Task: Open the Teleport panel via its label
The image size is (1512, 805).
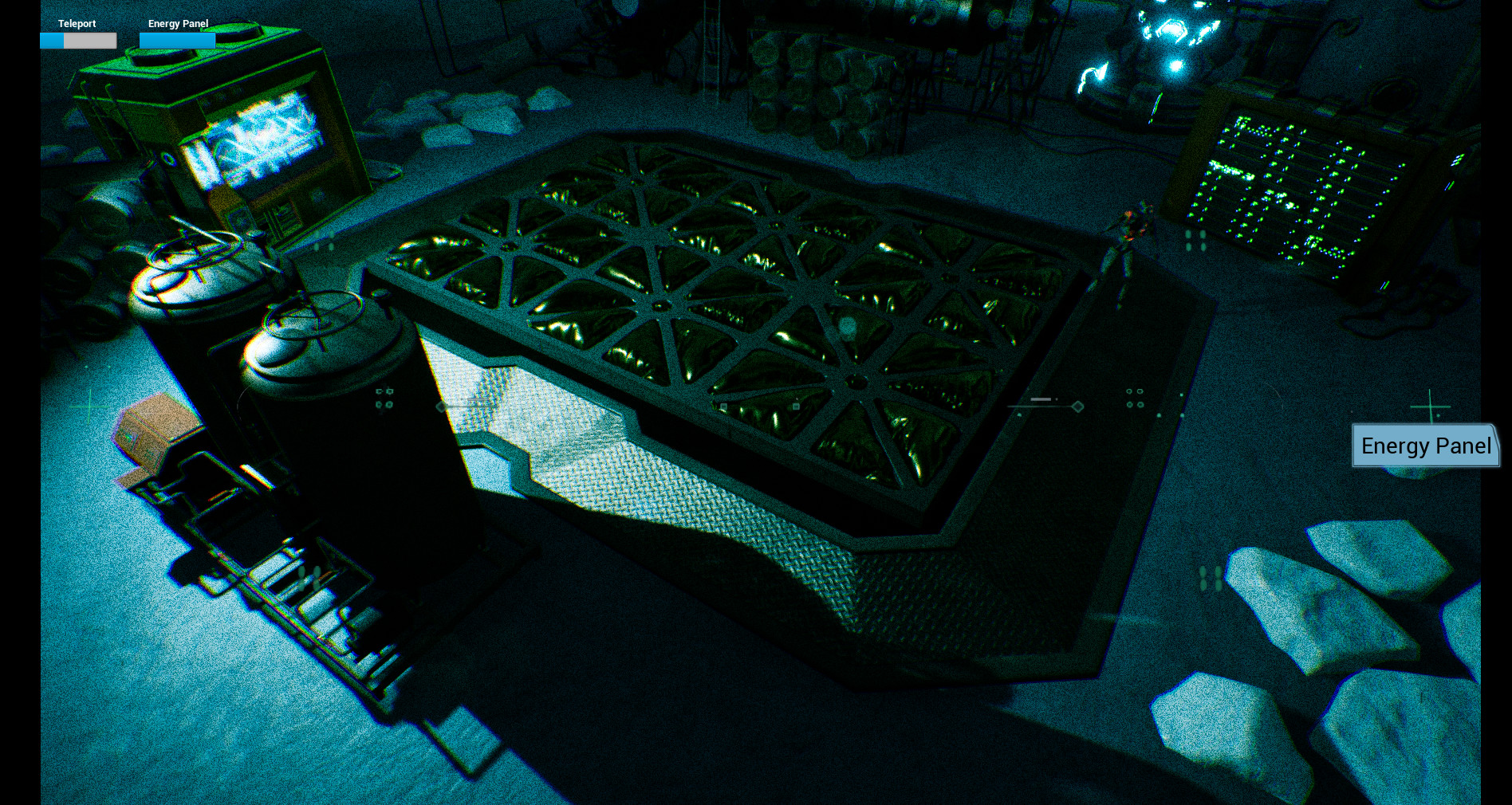Action: tap(76, 24)
